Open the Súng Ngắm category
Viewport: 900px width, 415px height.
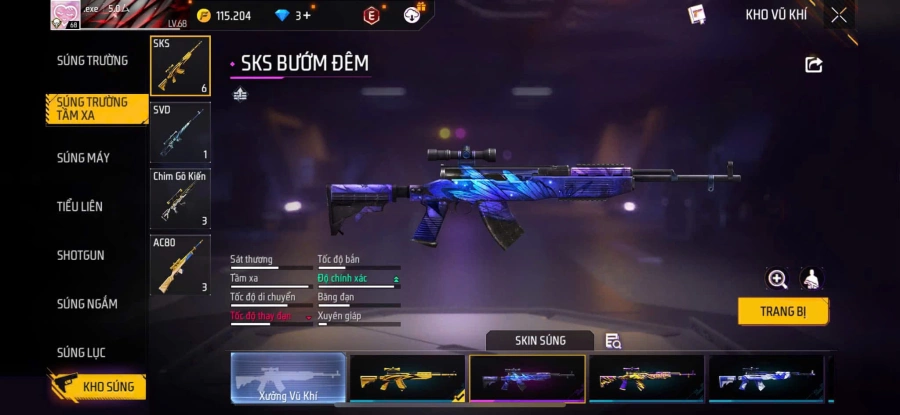pos(87,304)
